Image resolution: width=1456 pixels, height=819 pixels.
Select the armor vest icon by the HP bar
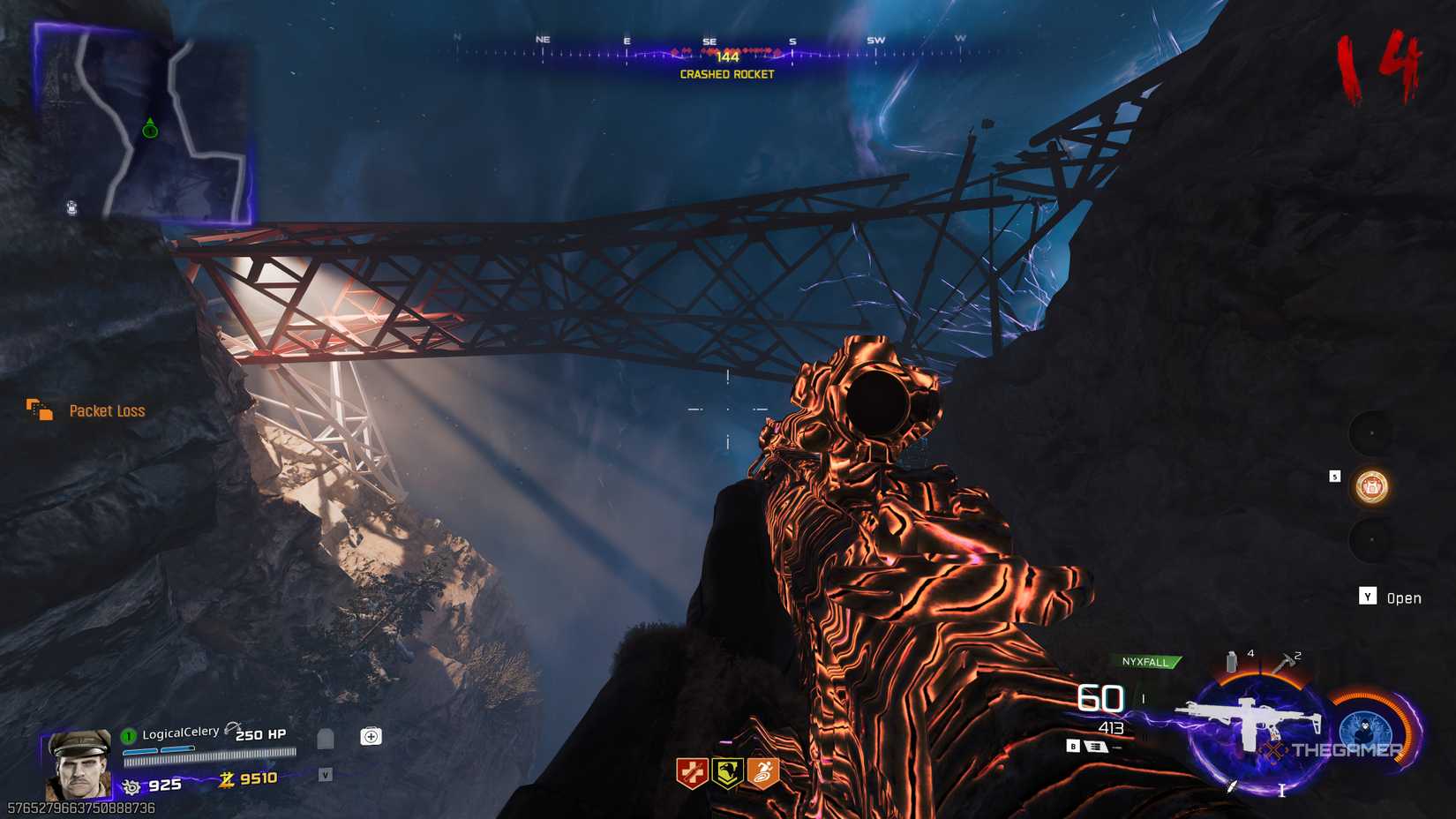point(325,738)
